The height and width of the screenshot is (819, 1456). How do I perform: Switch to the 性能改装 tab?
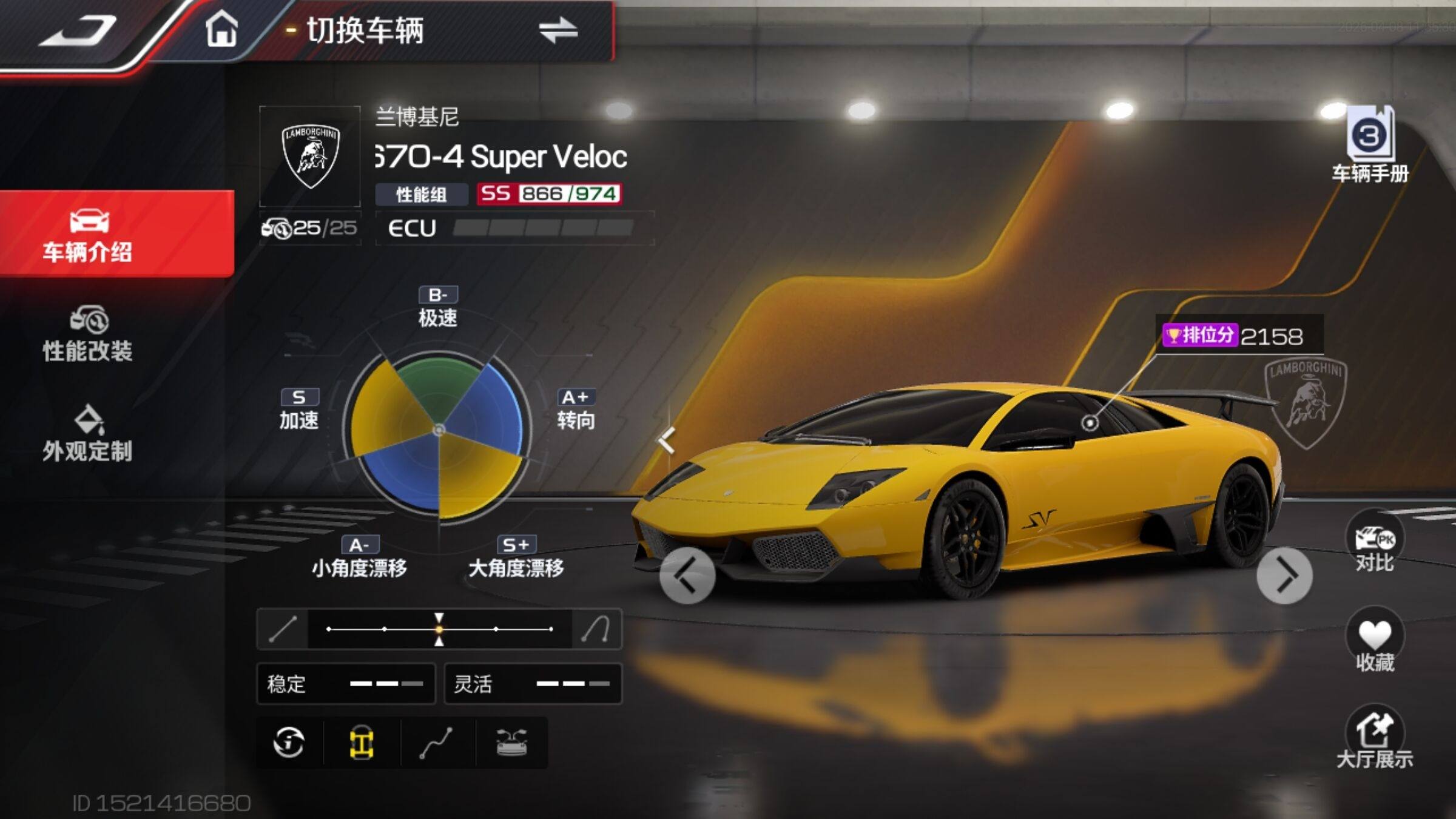pyautogui.click(x=89, y=334)
